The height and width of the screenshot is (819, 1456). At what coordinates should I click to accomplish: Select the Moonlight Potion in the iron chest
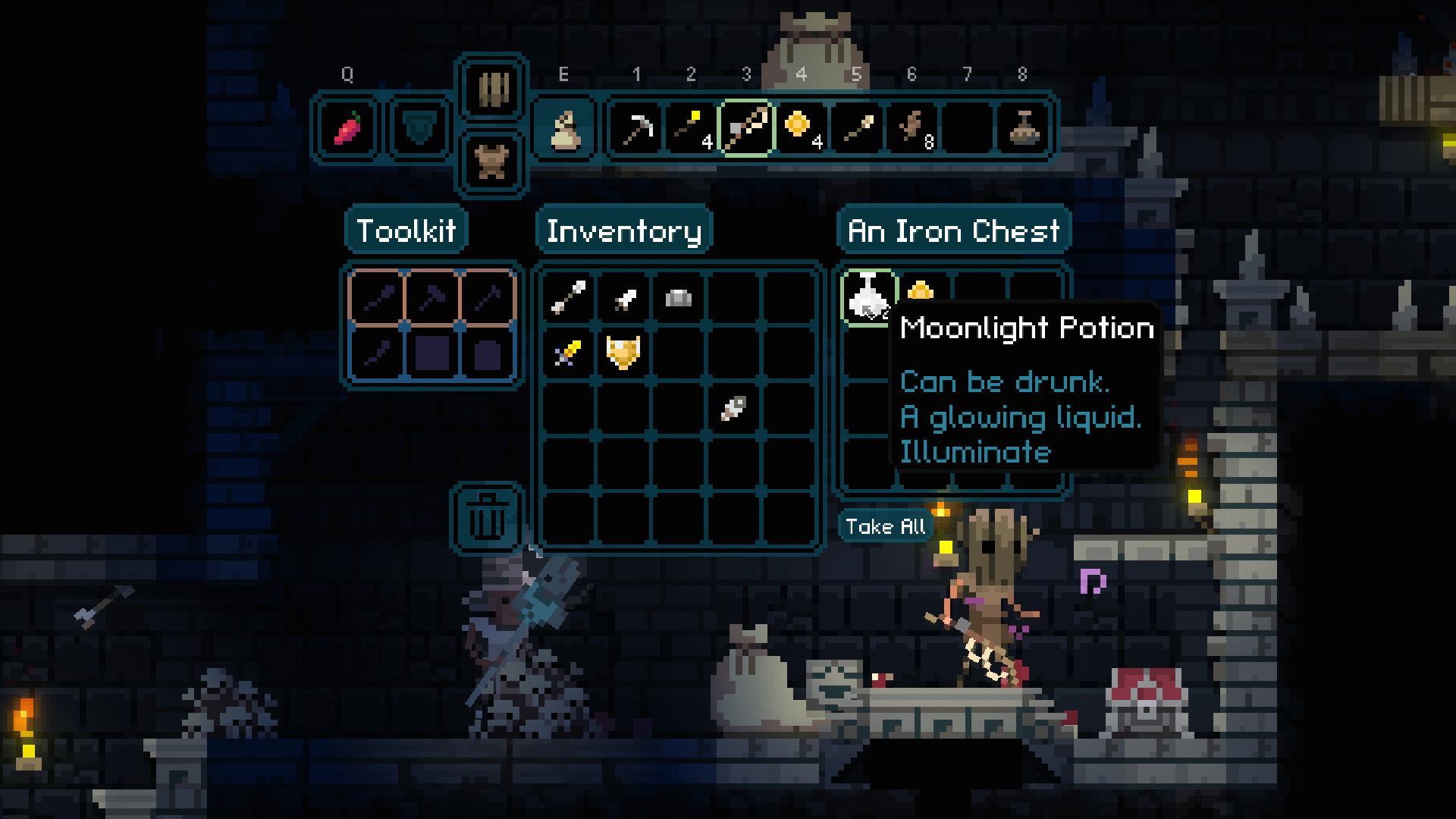click(x=868, y=298)
